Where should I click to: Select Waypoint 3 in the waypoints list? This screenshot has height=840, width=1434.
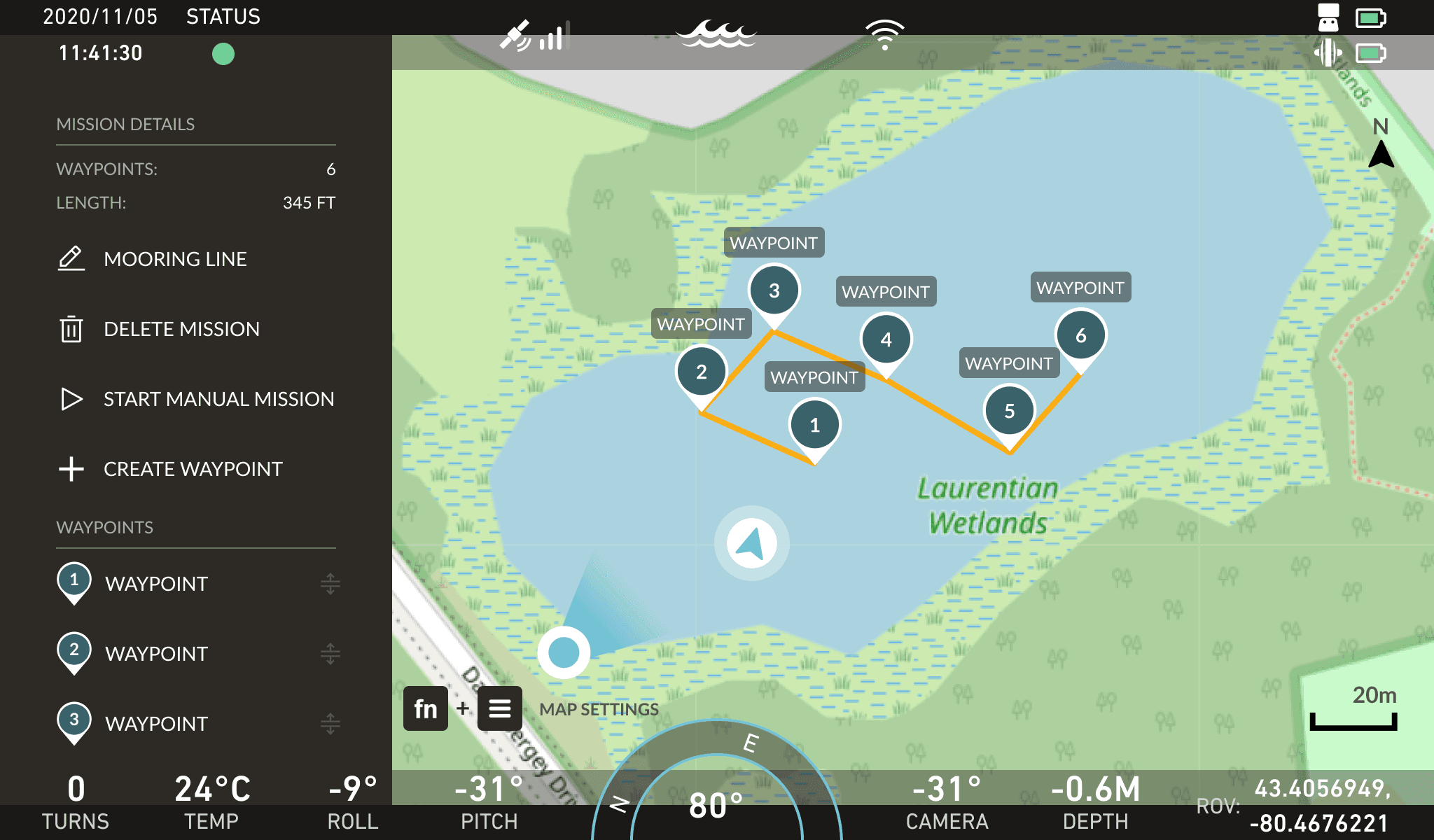pyautogui.click(x=155, y=724)
